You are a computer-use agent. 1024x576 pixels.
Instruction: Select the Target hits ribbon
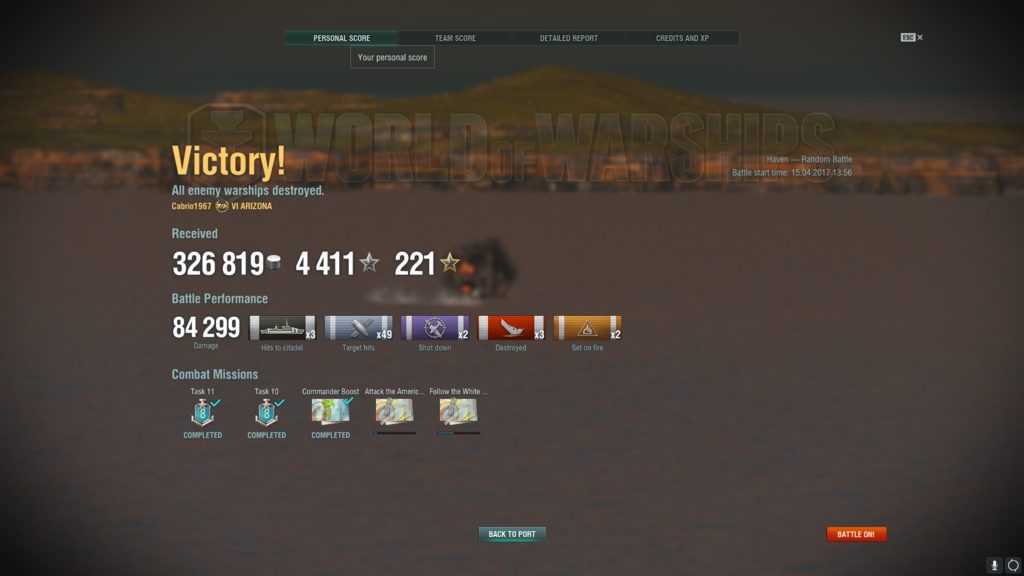click(x=358, y=328)
